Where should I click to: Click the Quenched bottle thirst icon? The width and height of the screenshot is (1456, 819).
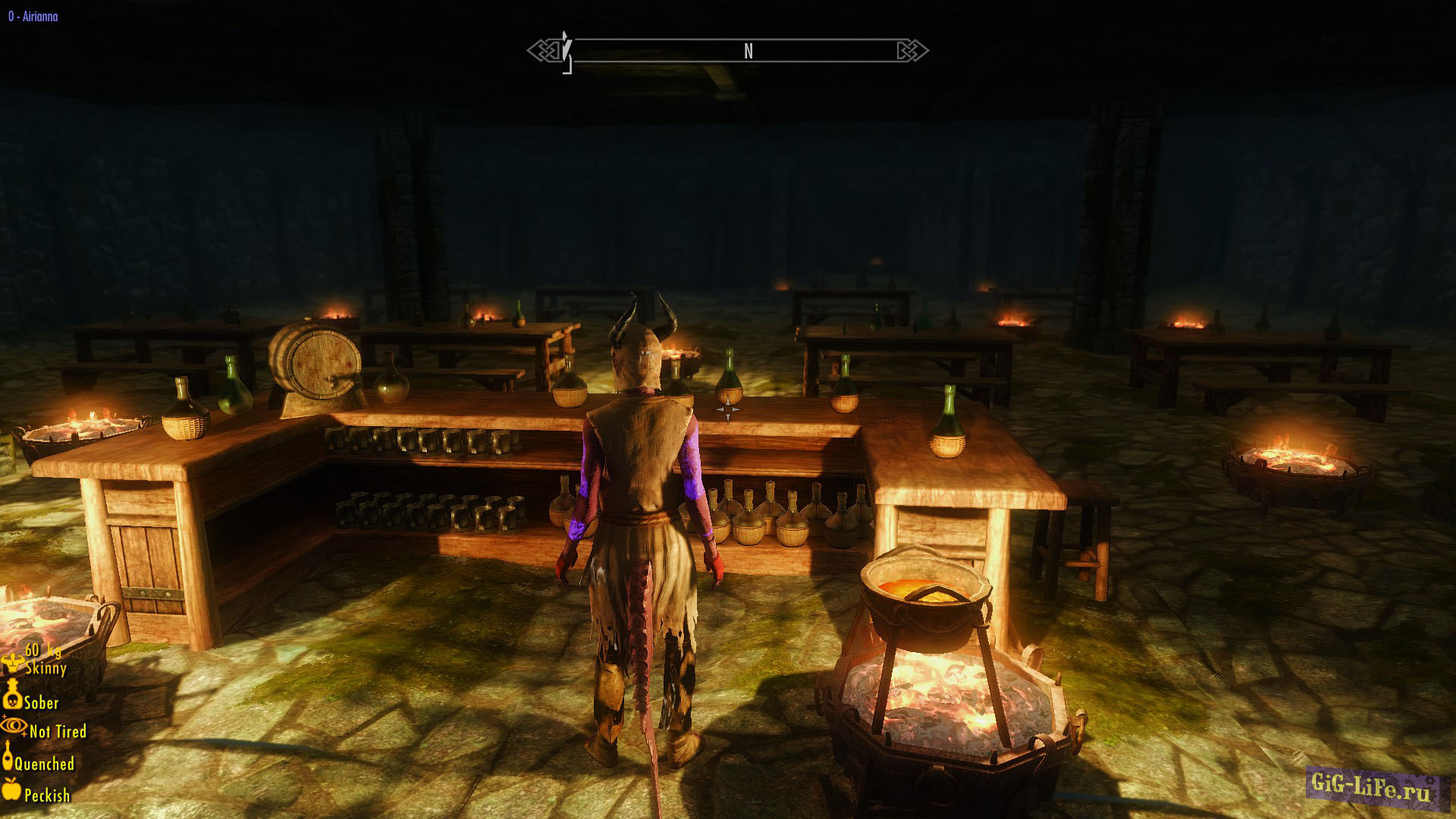pyautogui.click(x=8, y=757)
